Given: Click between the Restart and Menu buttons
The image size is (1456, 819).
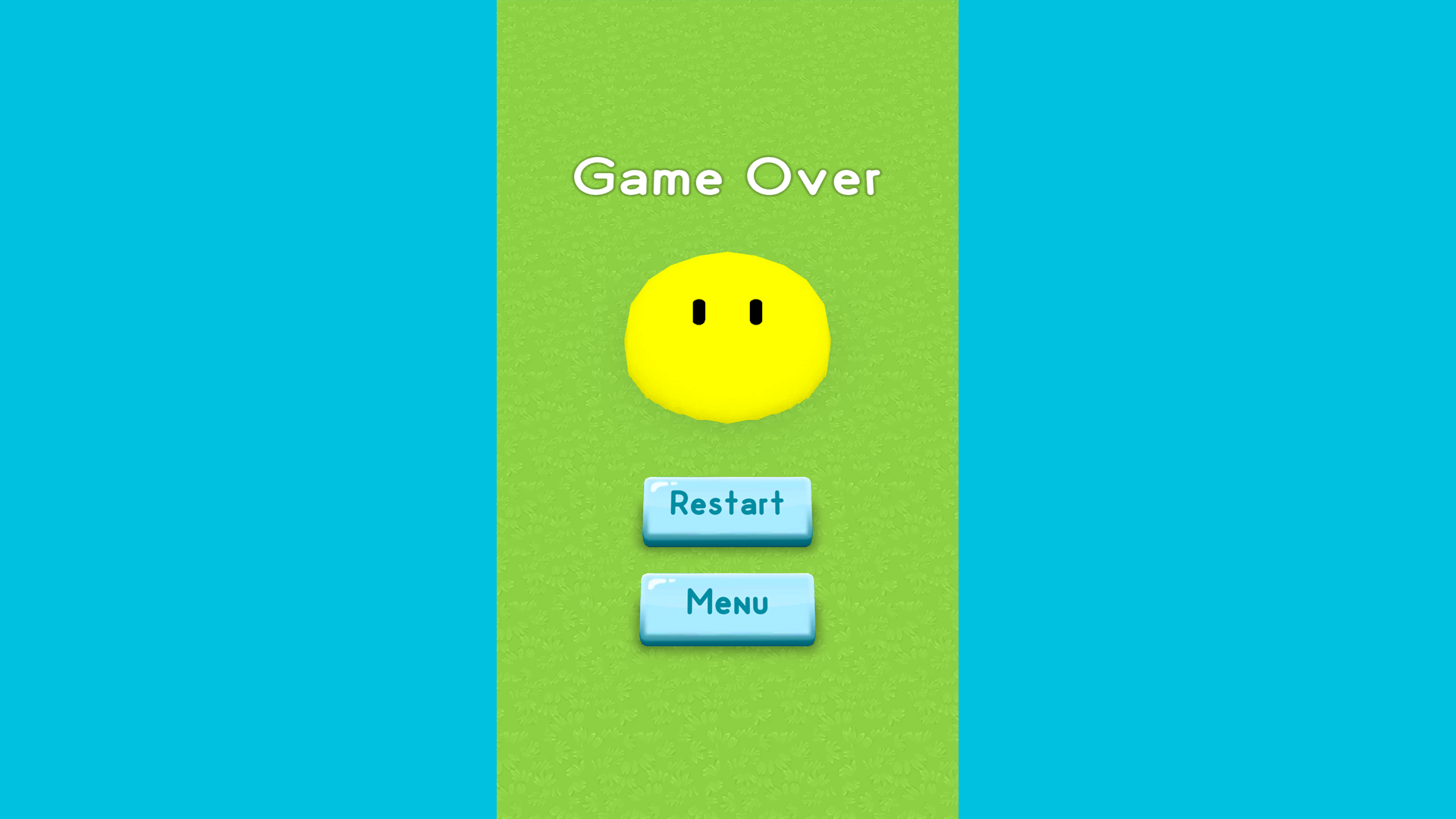Looking at the screenshot, I should point(726,559).
